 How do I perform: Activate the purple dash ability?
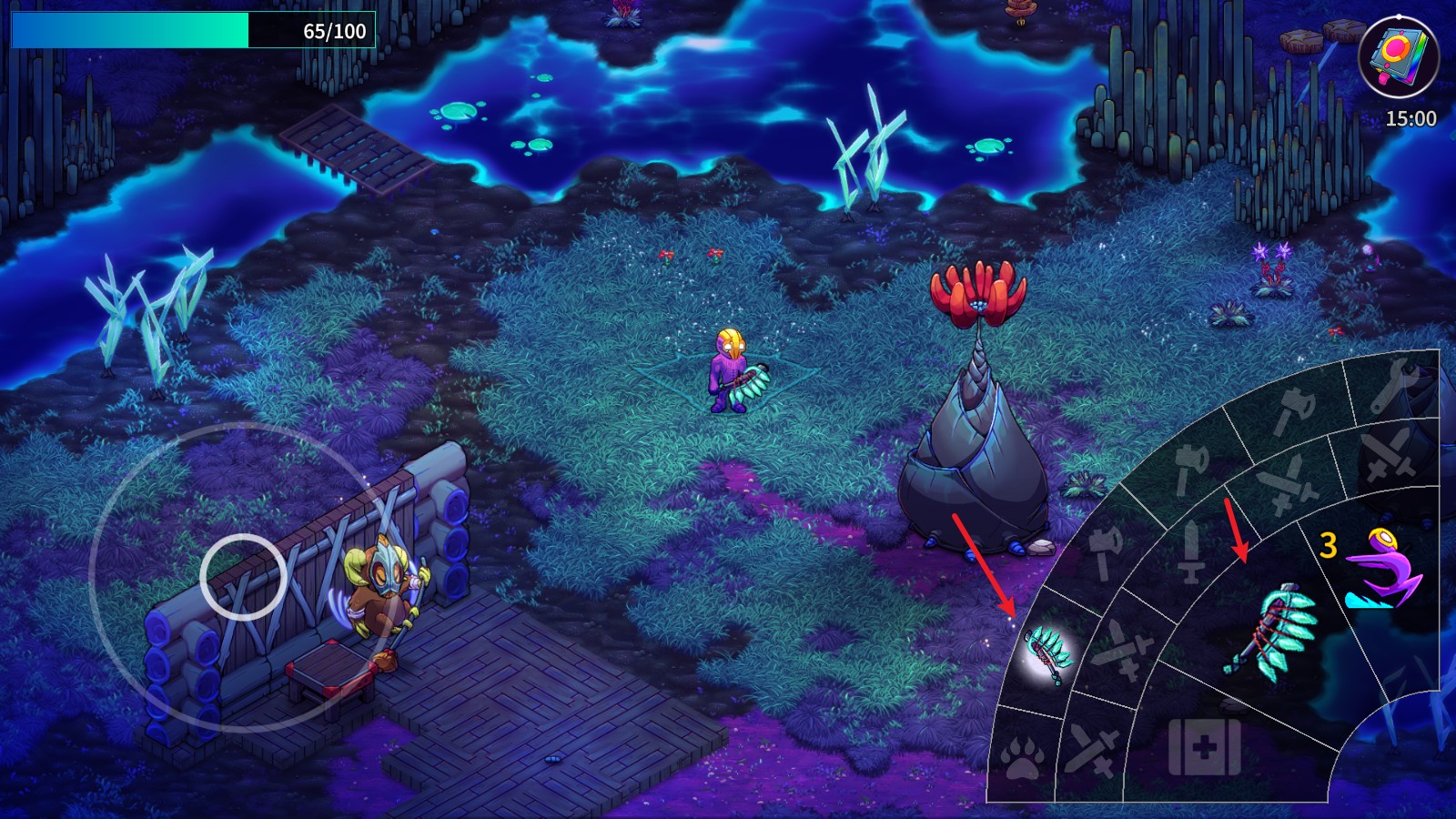click(x=1380, y=570)
